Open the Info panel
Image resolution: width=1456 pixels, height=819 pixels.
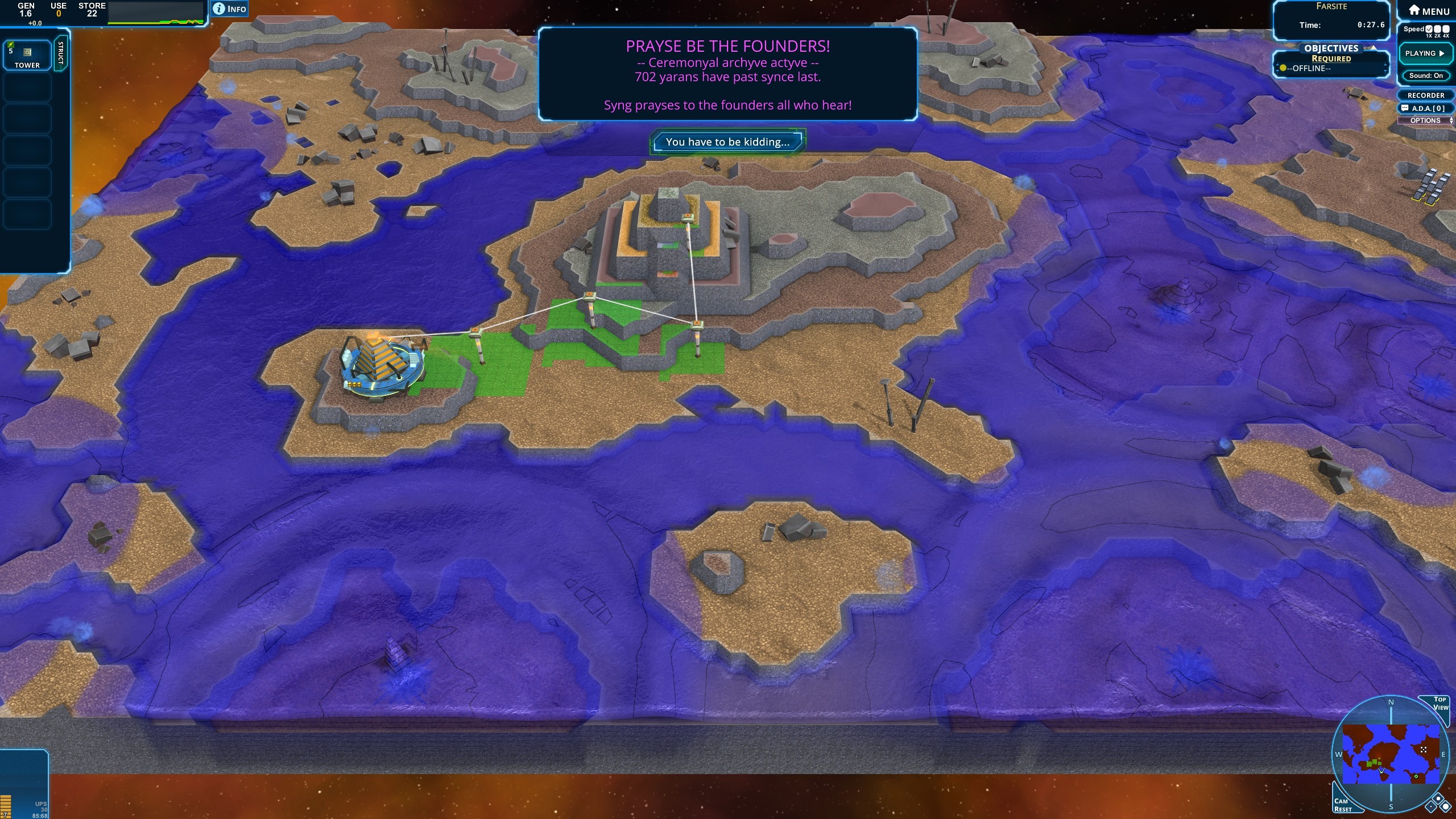click(230, 9)
